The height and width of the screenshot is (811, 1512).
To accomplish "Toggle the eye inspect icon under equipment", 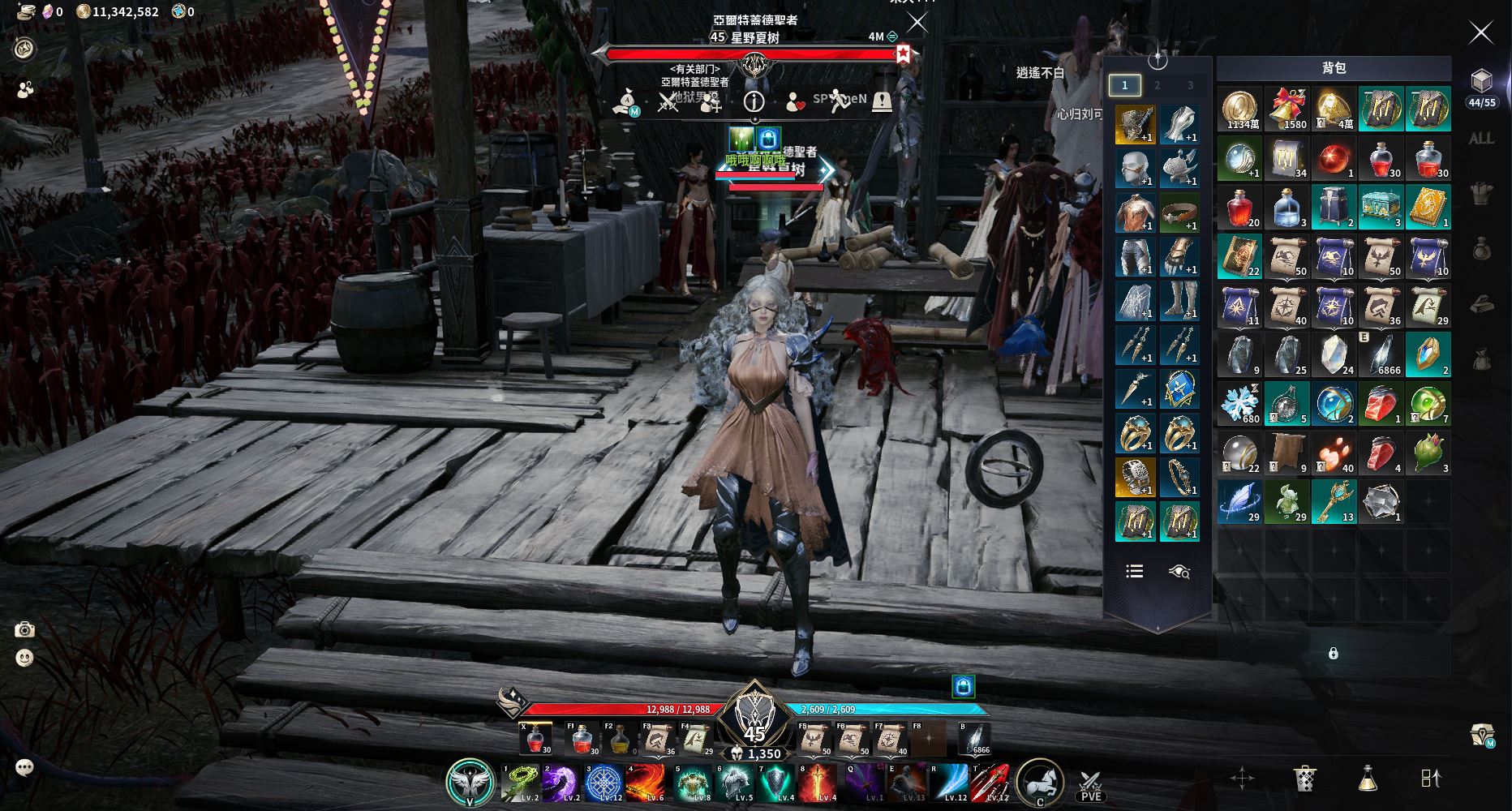I will [1179, 572].
